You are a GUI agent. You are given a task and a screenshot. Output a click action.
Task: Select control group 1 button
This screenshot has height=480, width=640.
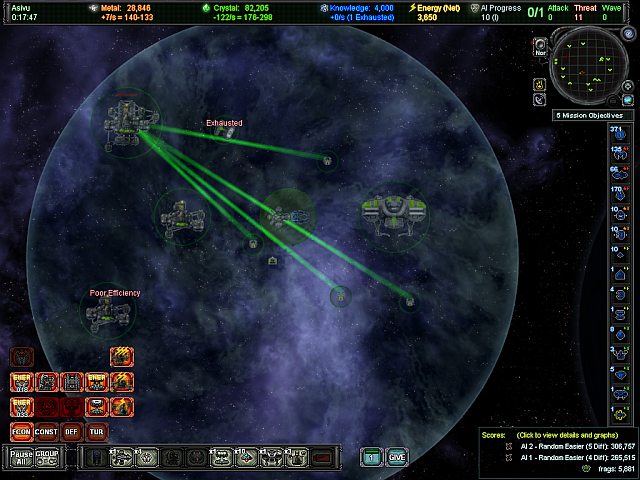(x=371, y=457)
